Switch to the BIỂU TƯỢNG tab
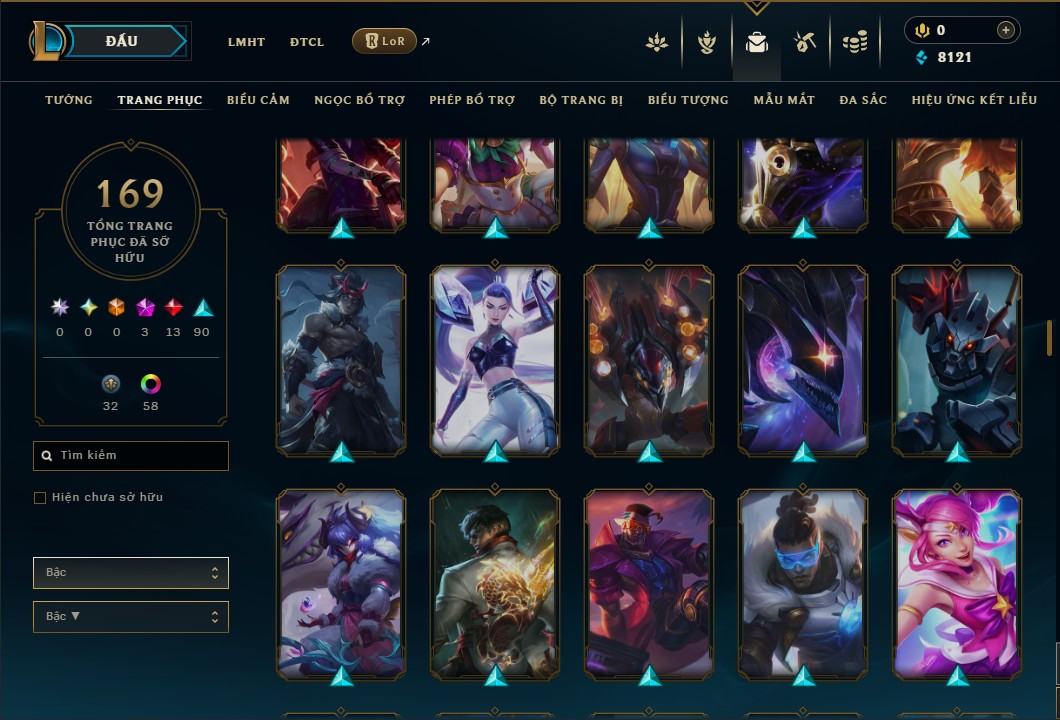 [x=688, y=100]
